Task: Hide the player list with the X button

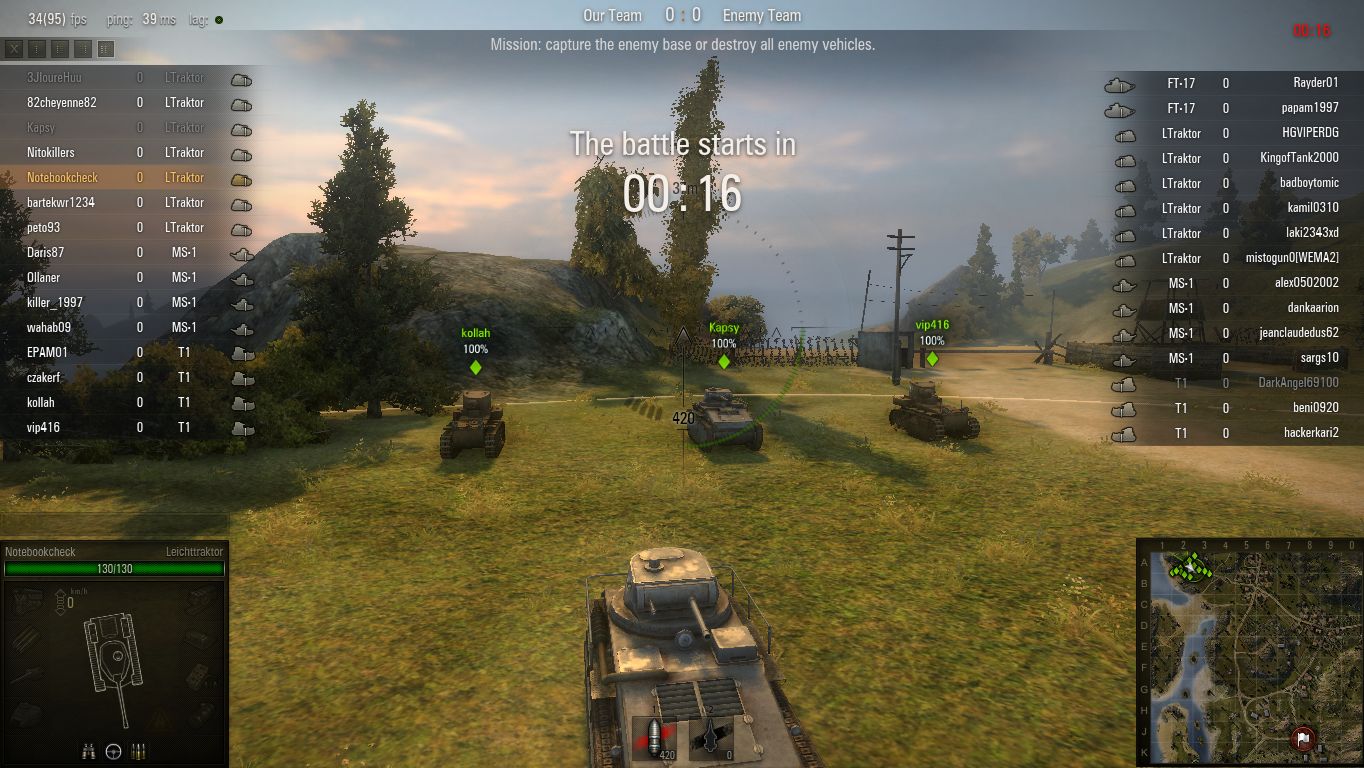Action: click(x=14, y=48)
